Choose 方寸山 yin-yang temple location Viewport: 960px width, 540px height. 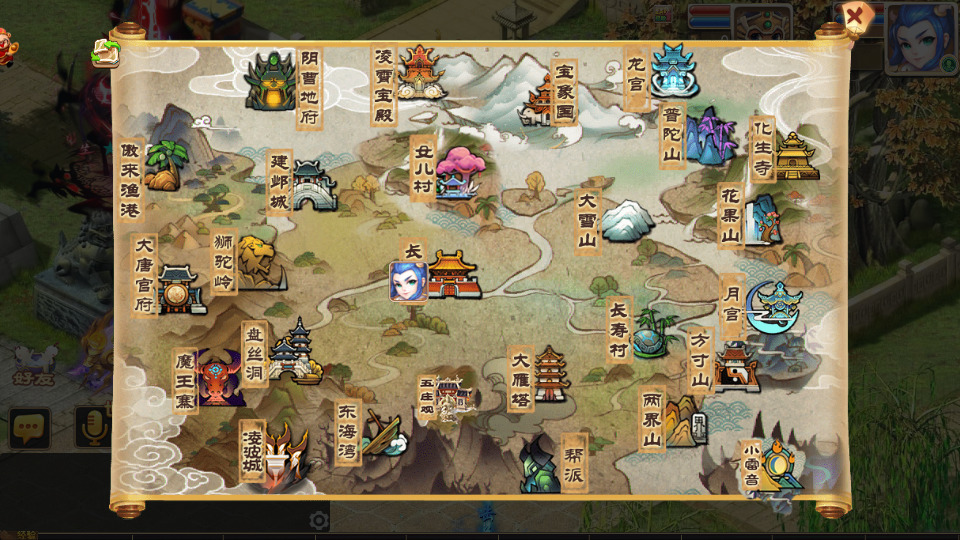click(x=736, y=368)
